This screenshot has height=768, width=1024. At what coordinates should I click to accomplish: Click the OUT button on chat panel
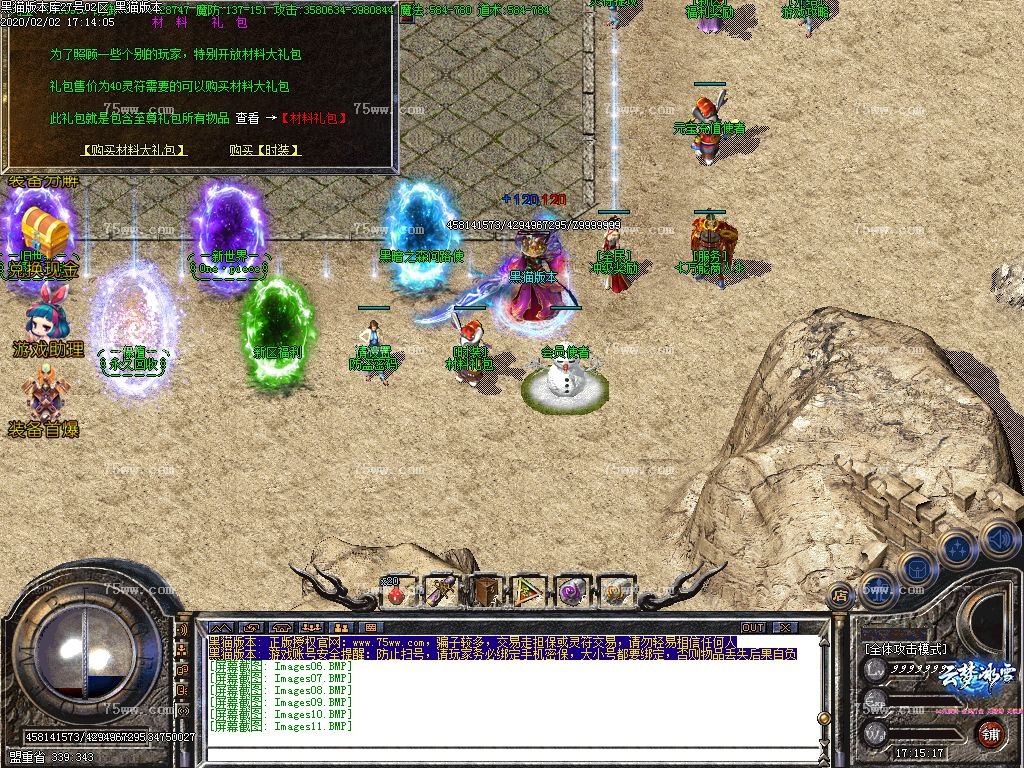pos(753,627)
